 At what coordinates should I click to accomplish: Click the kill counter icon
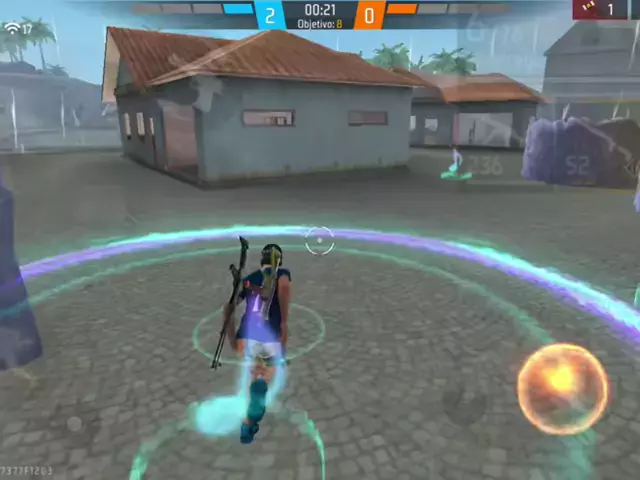(x=586, y=9)
